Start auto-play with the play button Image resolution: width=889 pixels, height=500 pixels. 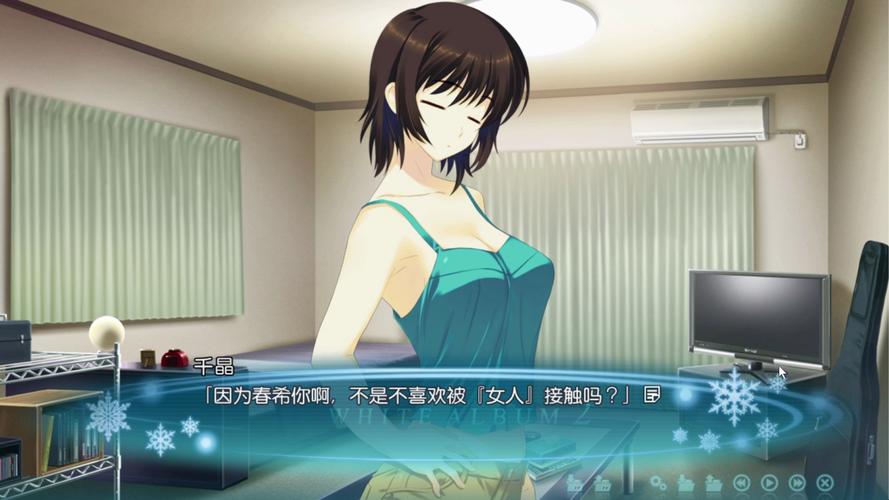(769, 483)
